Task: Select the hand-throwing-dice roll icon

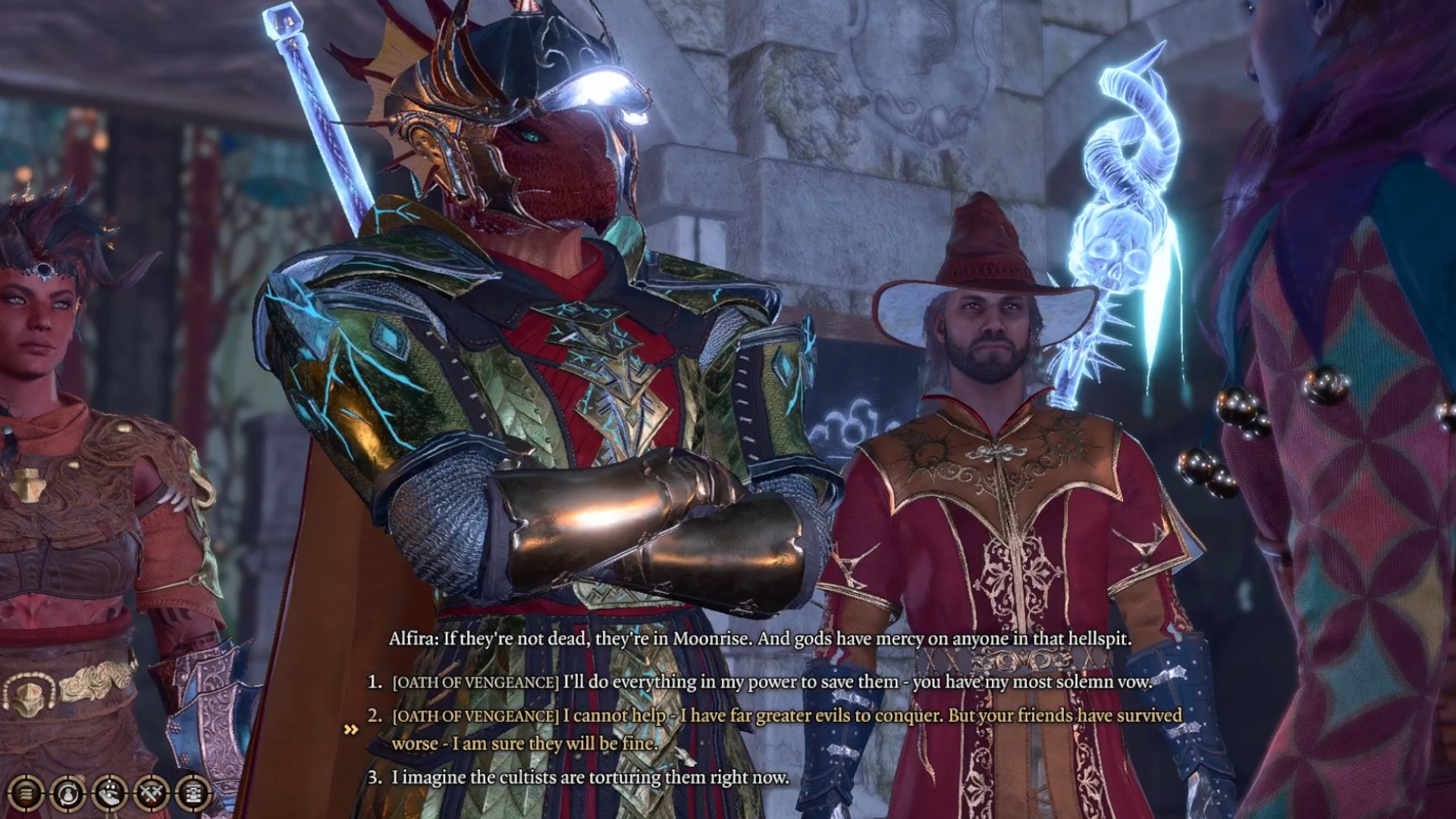Action: click(110, 794)
